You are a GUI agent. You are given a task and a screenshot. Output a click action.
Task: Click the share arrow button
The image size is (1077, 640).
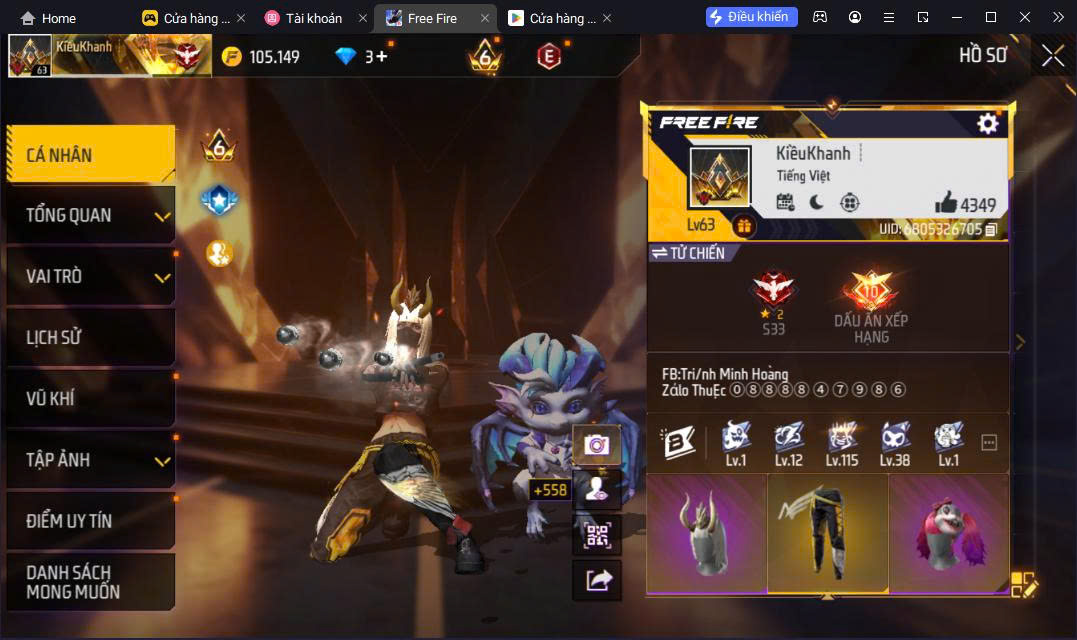597,580
